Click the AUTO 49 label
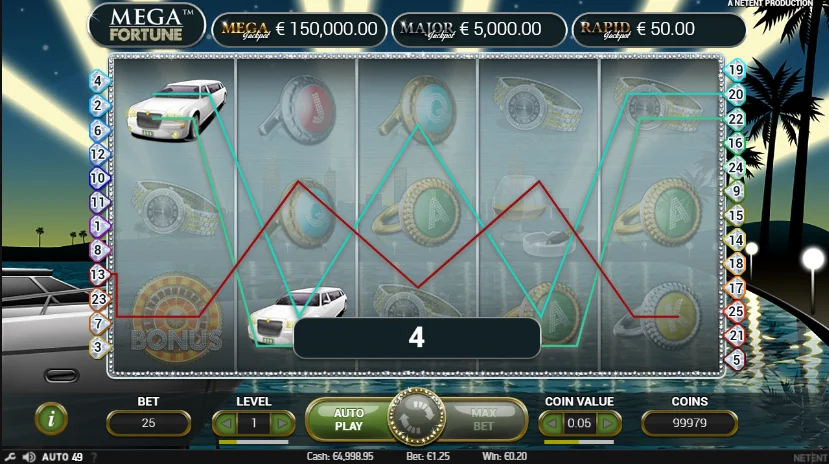 [62, 457]
